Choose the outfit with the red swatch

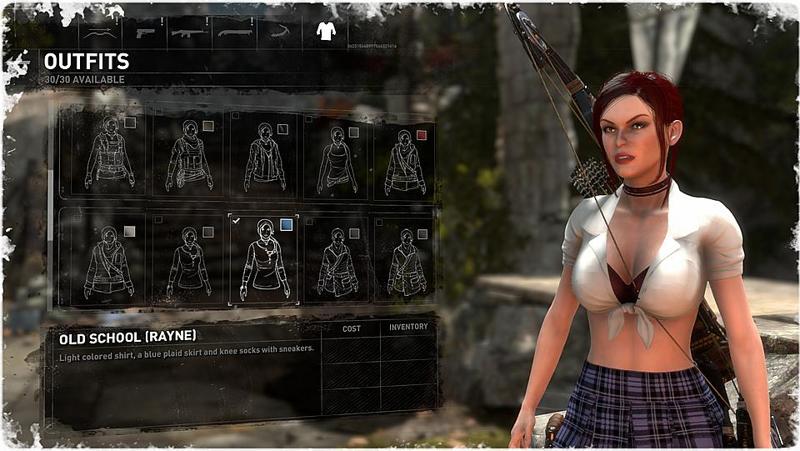(x=405, y=154)
